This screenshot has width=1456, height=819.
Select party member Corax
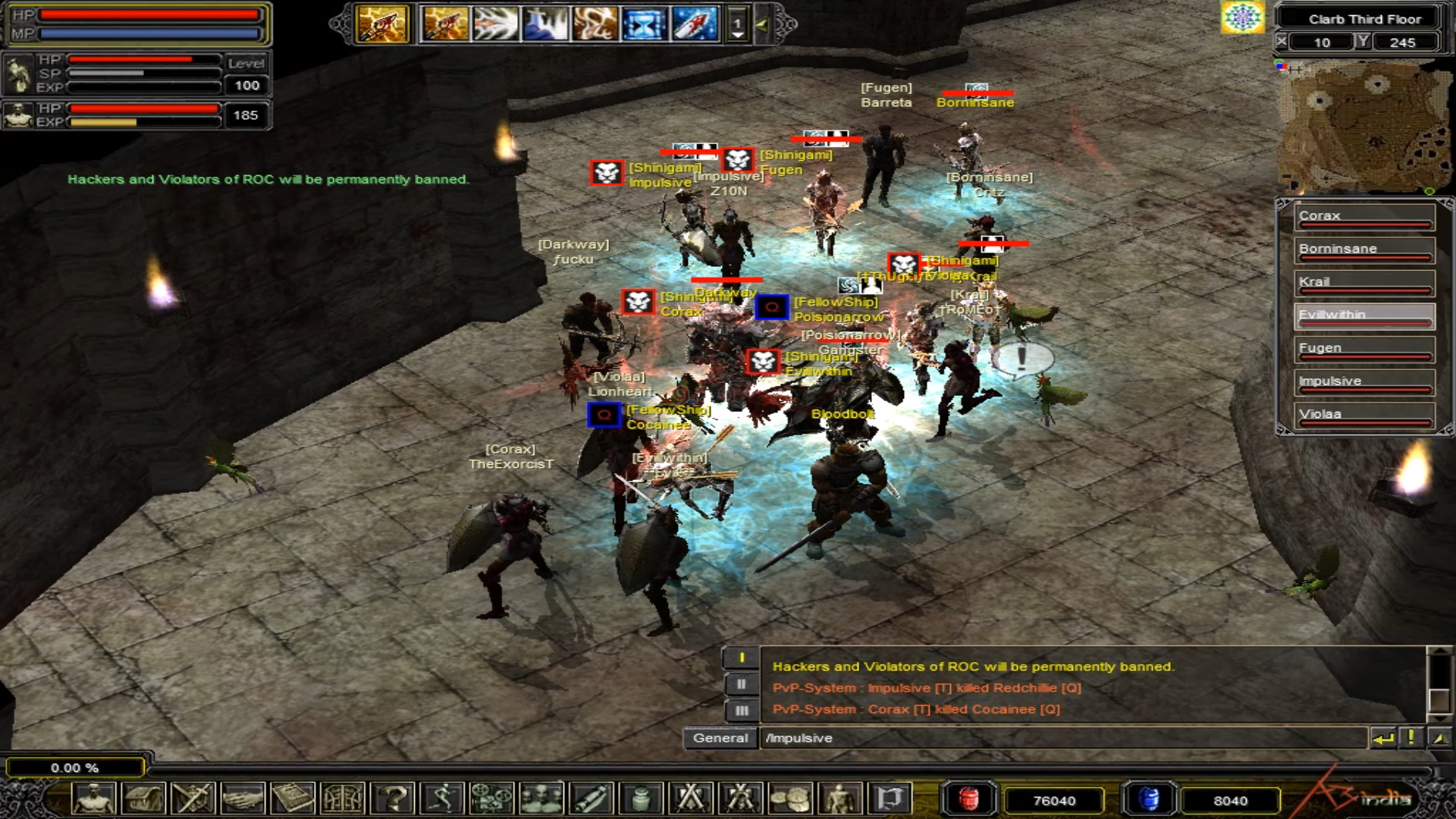1363,217
